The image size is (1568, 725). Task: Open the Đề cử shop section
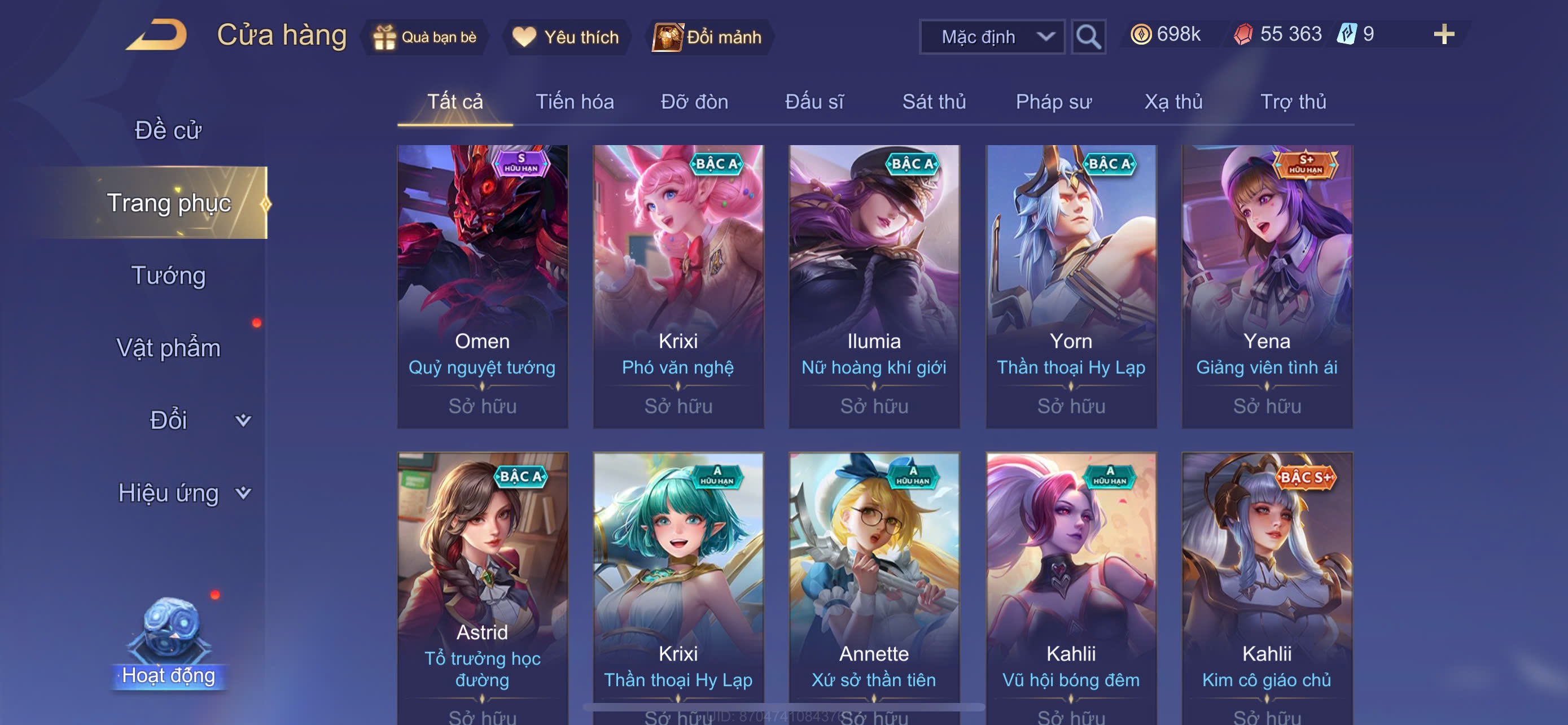168,130
